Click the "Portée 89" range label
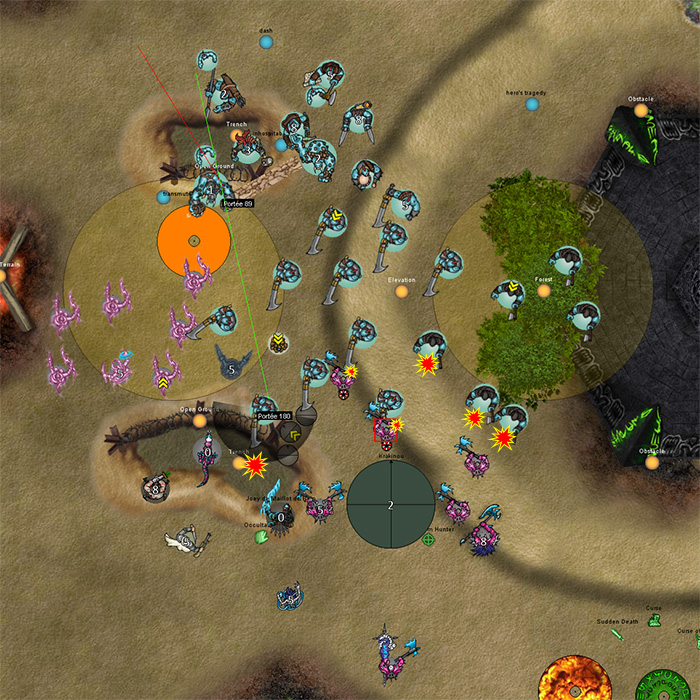The width and height of the screenshot is (700, 700). point(237,203)
